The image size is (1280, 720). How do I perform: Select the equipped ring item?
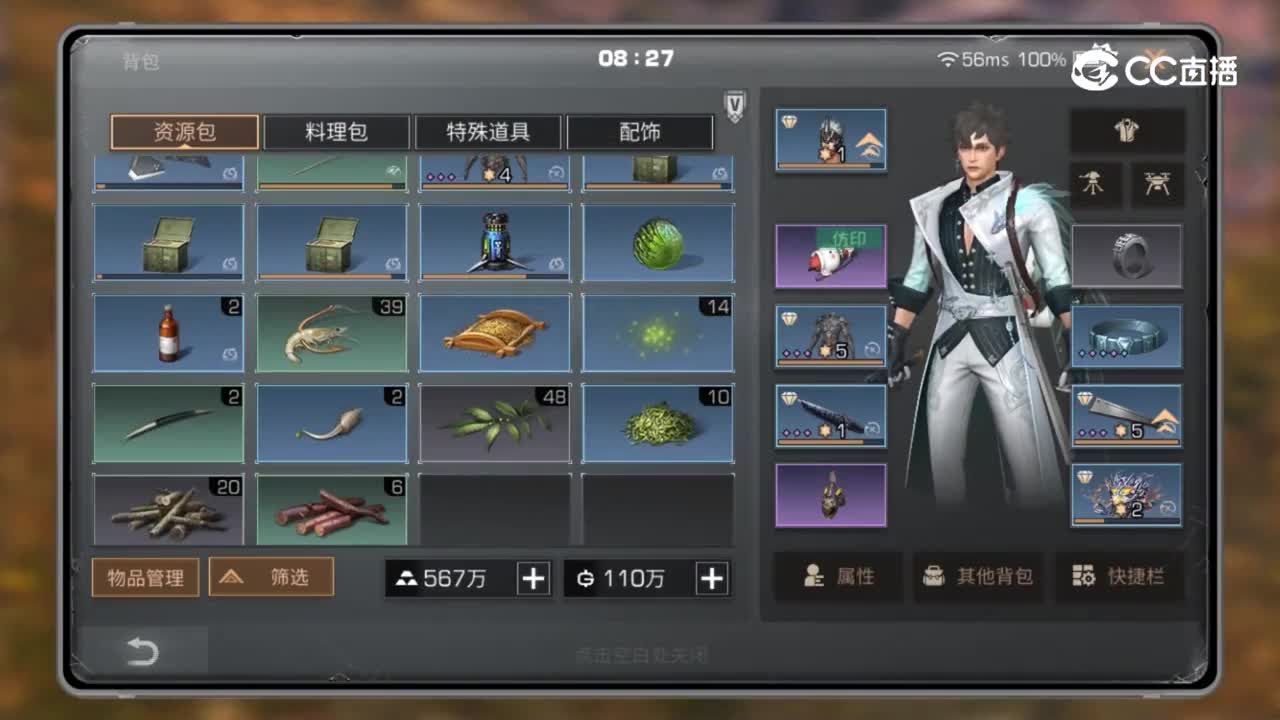[x=1127, y=255]
